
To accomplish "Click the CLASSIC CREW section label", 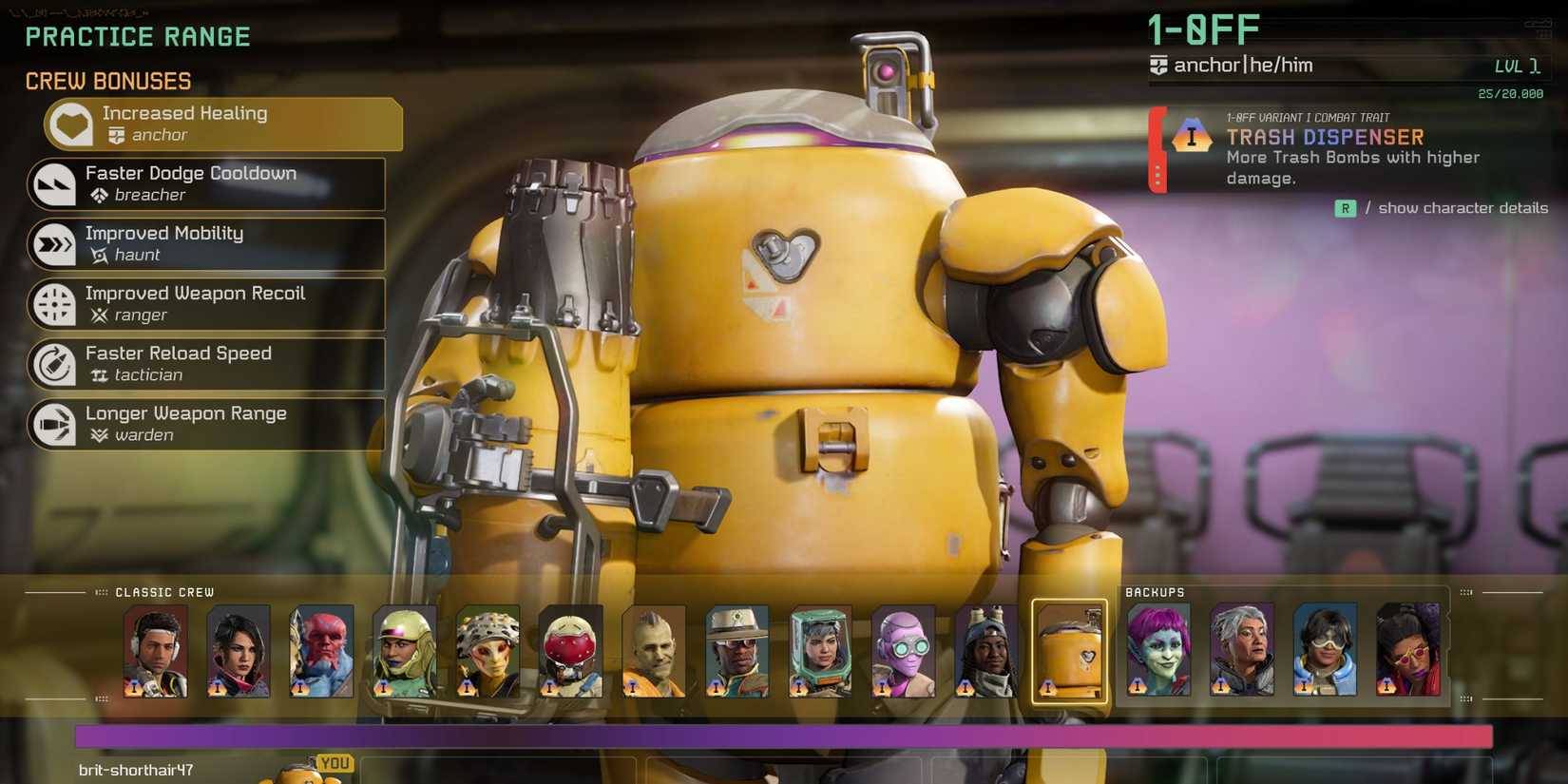I will [163, 592].
